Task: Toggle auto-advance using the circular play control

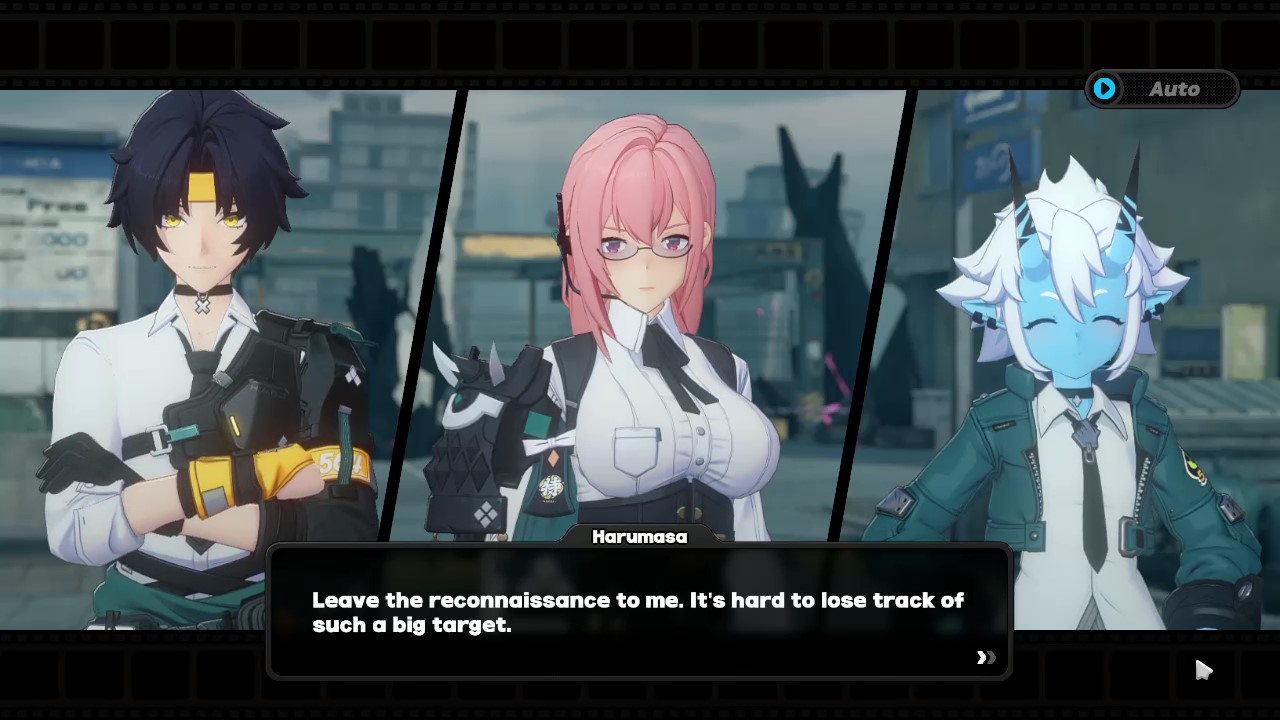Action: pyautogui.click(x=1104, y=89)
